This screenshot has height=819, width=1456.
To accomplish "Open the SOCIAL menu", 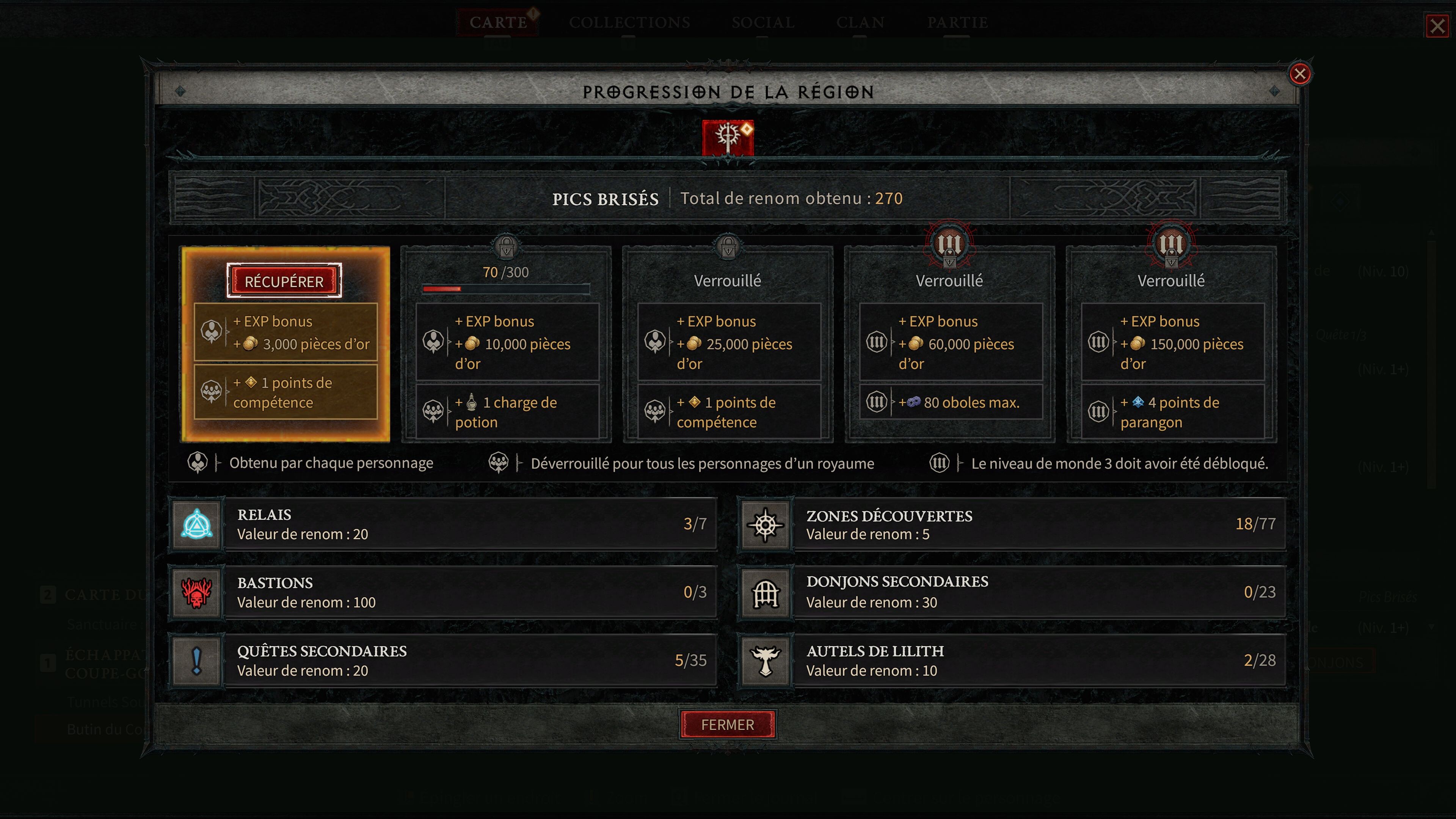I will tap(764, 23).
